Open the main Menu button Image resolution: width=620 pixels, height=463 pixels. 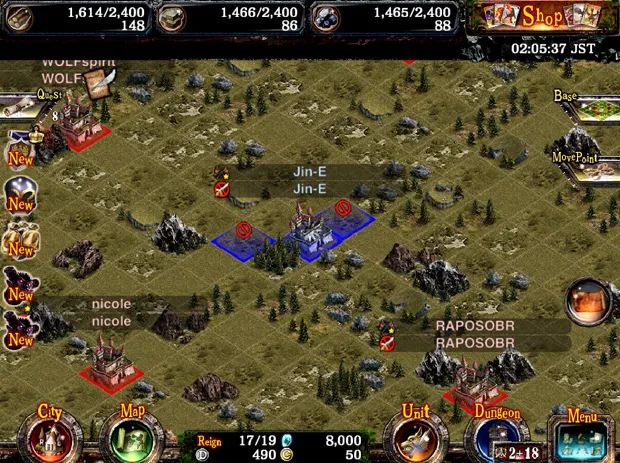tap(580, 435)
